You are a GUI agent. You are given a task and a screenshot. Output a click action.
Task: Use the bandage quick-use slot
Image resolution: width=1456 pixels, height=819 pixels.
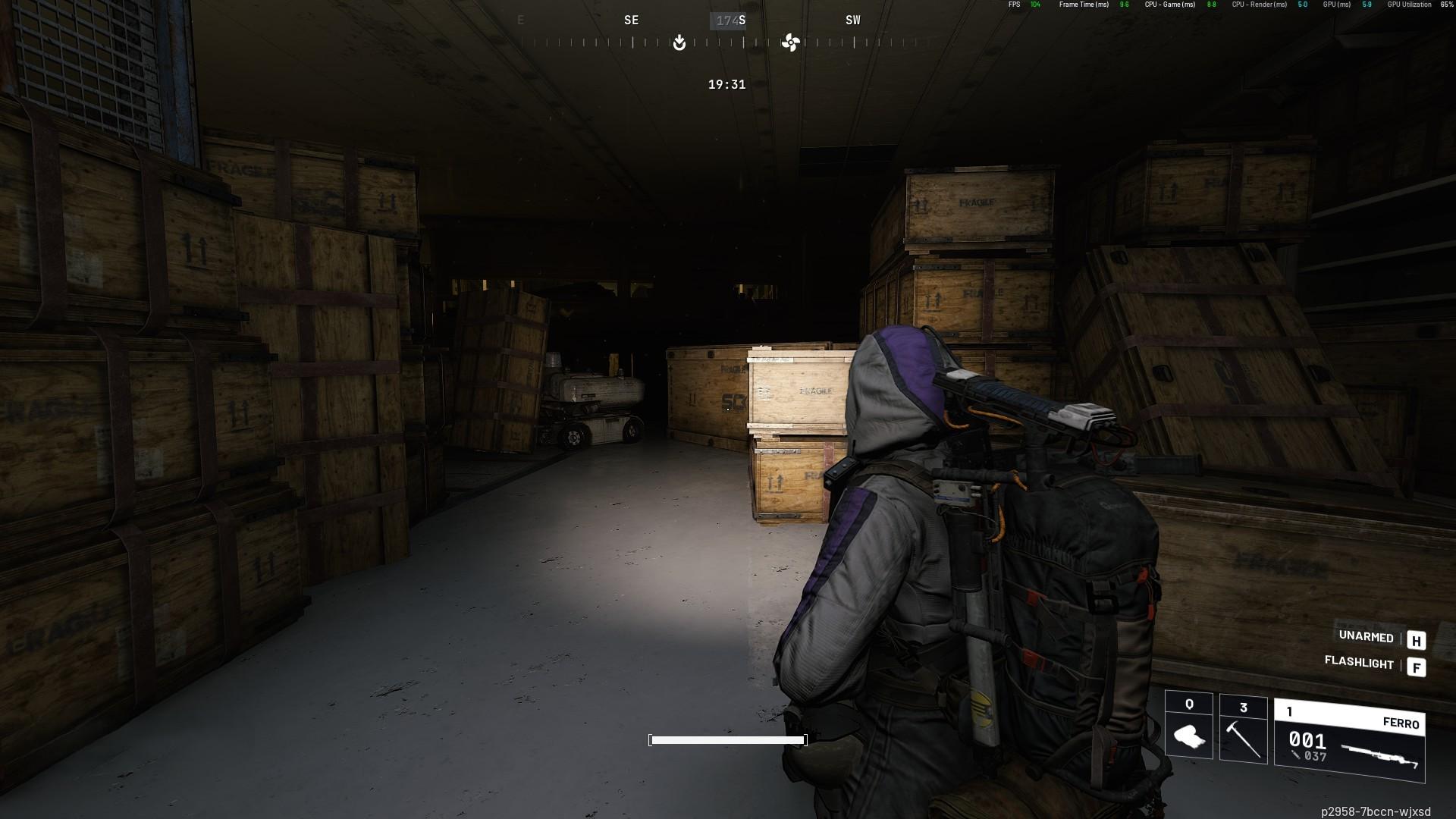[x=1188, y=726]
